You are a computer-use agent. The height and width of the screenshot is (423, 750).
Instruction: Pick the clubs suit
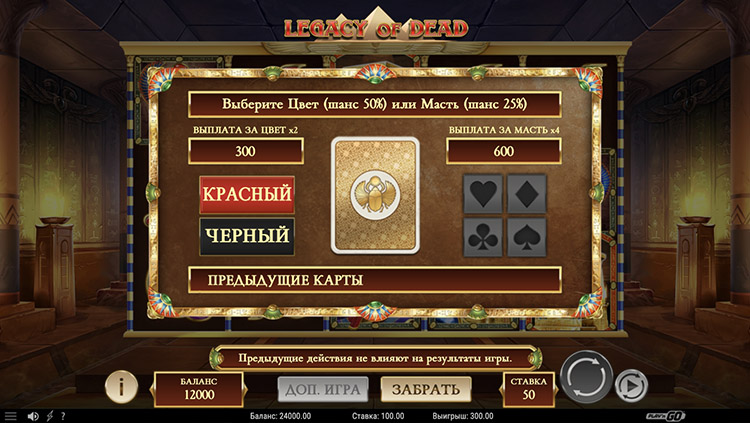click(x=483, y=237)
